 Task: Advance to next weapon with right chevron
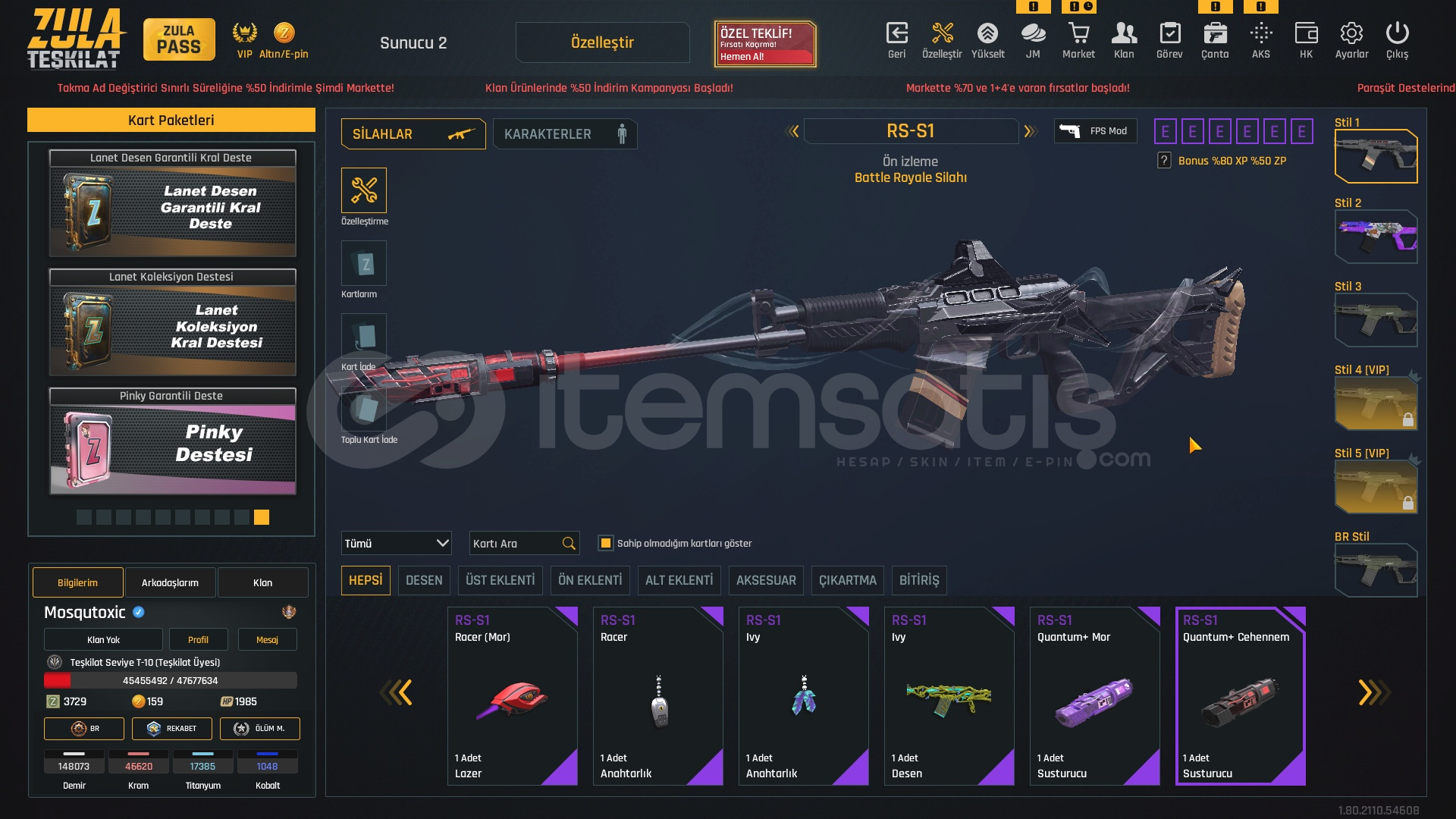tap(1030, 130)
